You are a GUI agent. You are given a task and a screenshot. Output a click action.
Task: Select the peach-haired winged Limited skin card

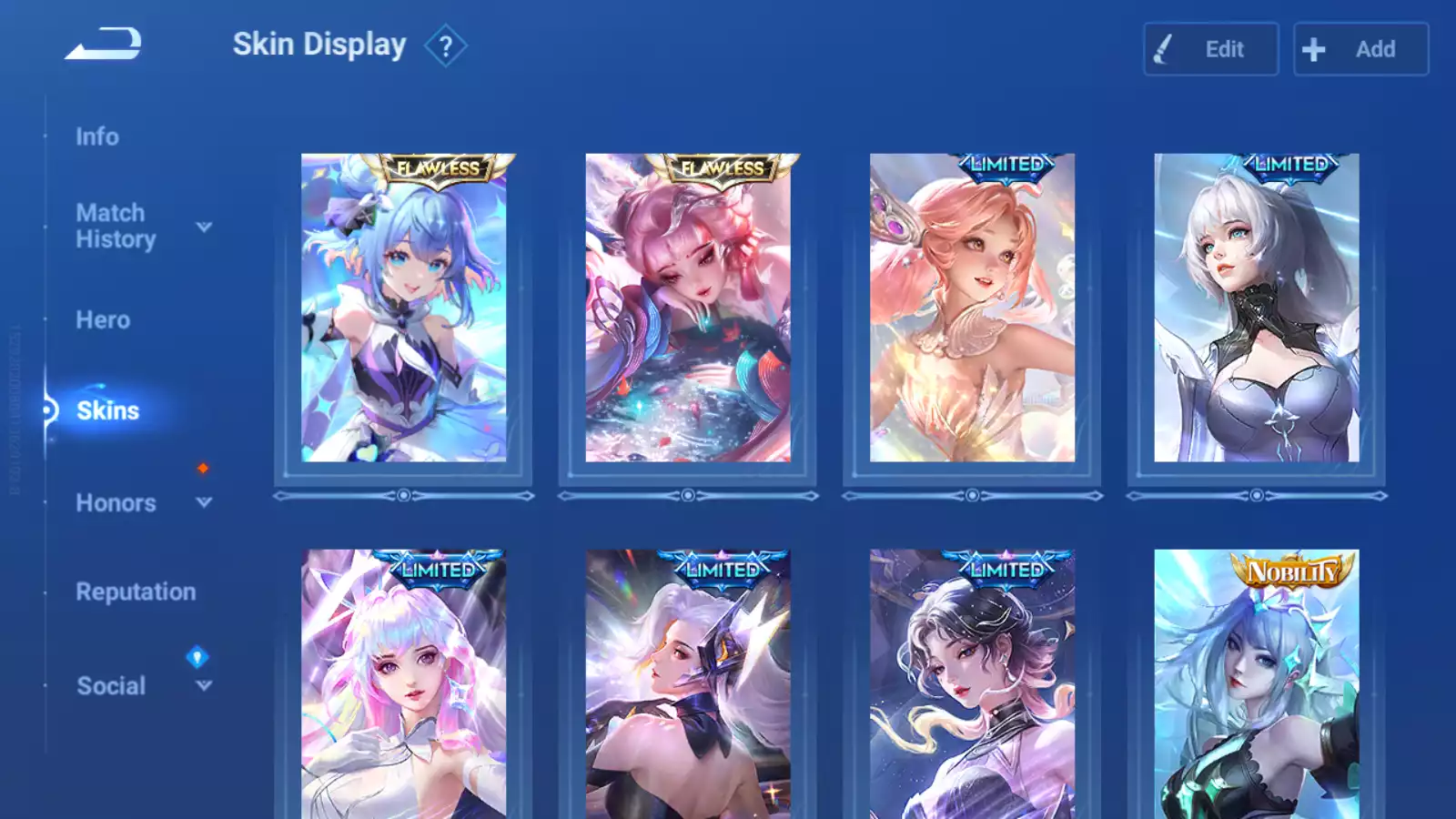pos(972,308)
